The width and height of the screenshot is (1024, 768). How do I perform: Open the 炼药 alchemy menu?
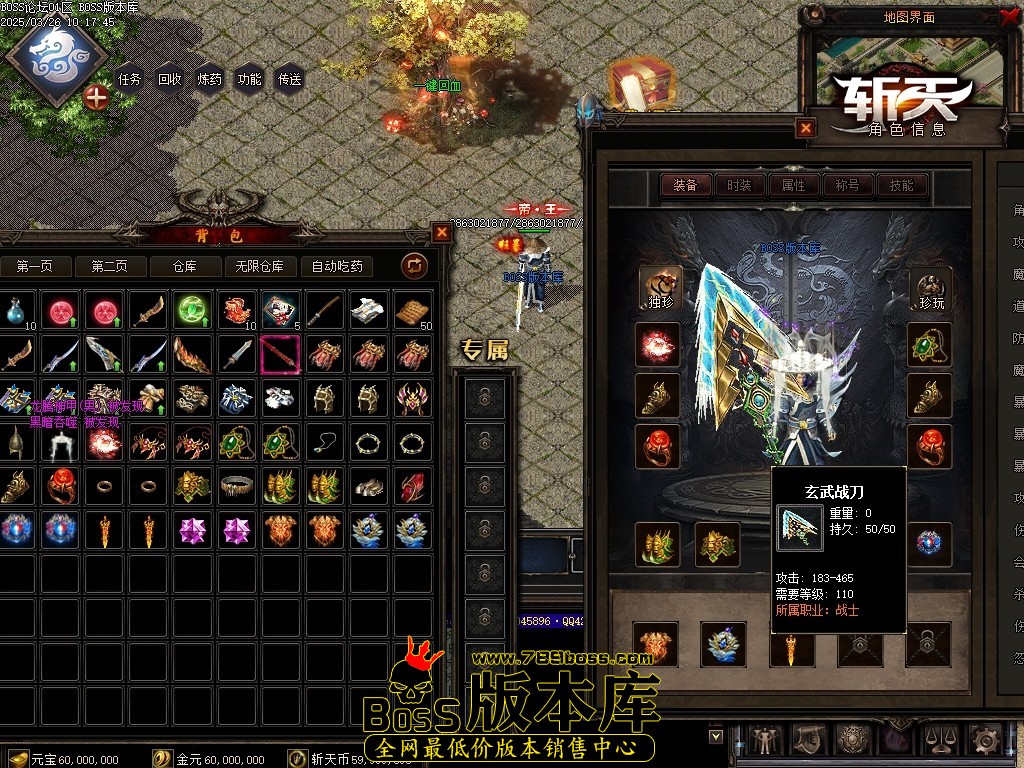pos(210,80)
